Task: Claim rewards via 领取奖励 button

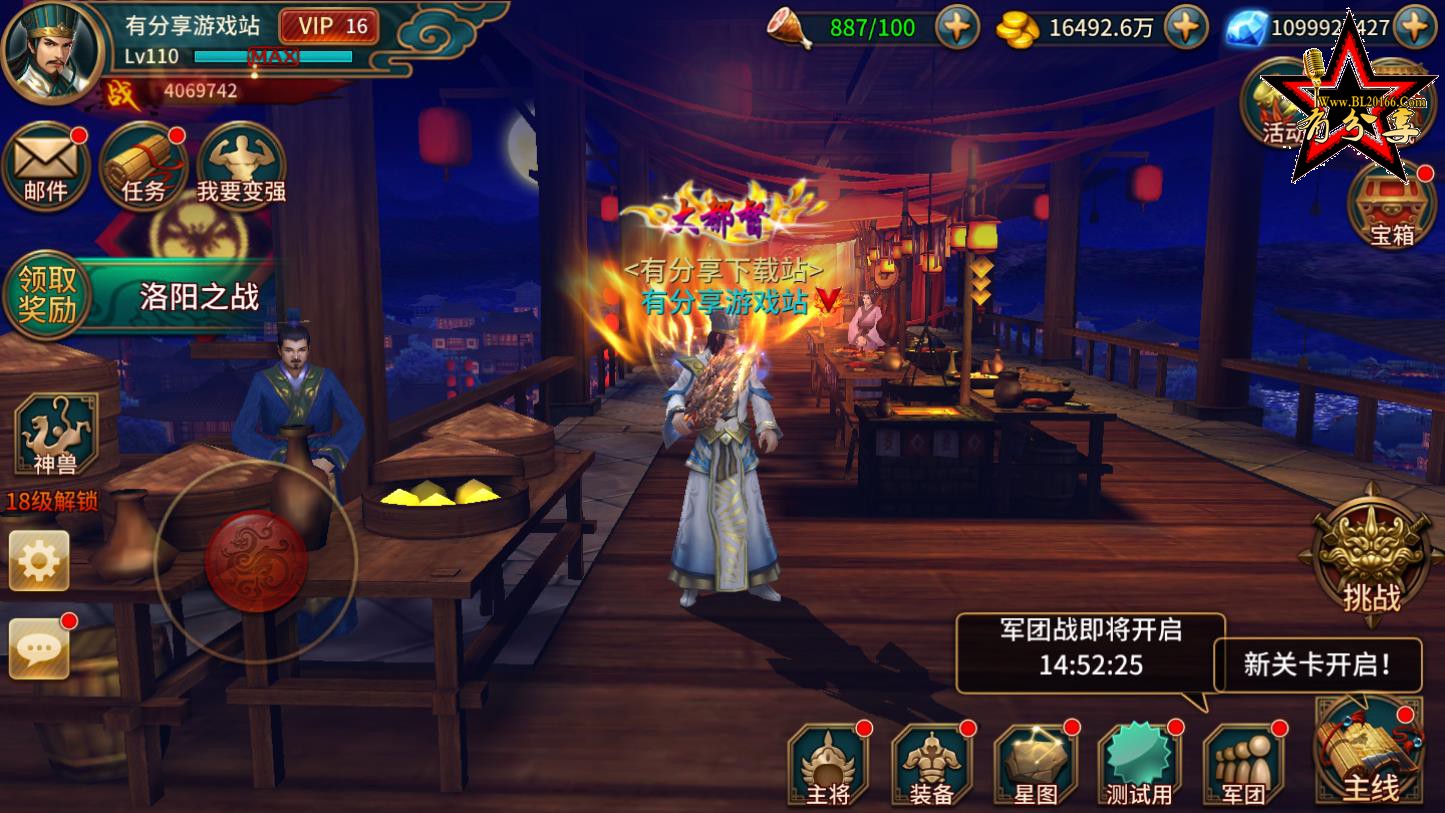Action: (x=48, y=293)
